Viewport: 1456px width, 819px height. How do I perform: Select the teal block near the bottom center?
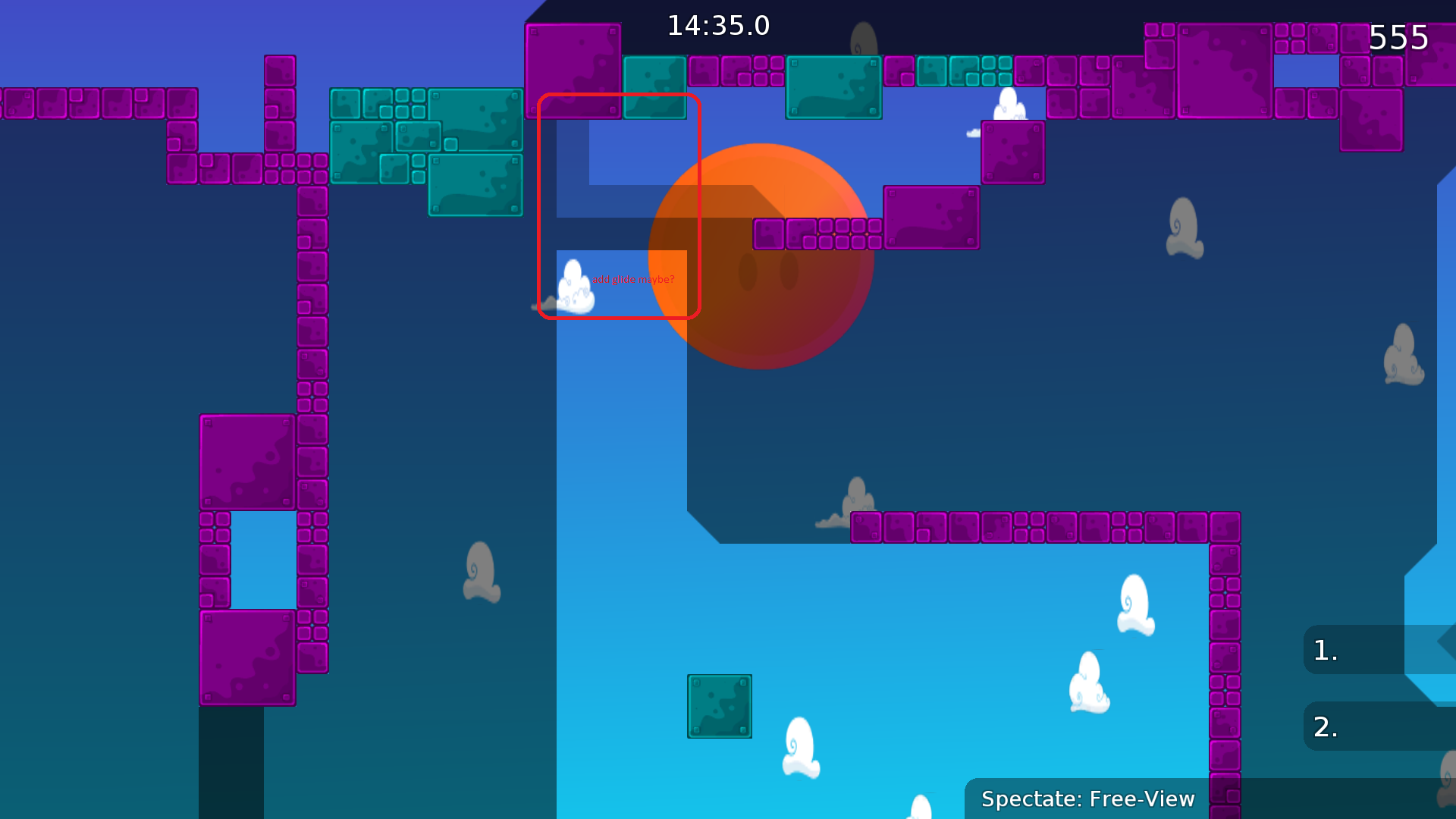719,706
